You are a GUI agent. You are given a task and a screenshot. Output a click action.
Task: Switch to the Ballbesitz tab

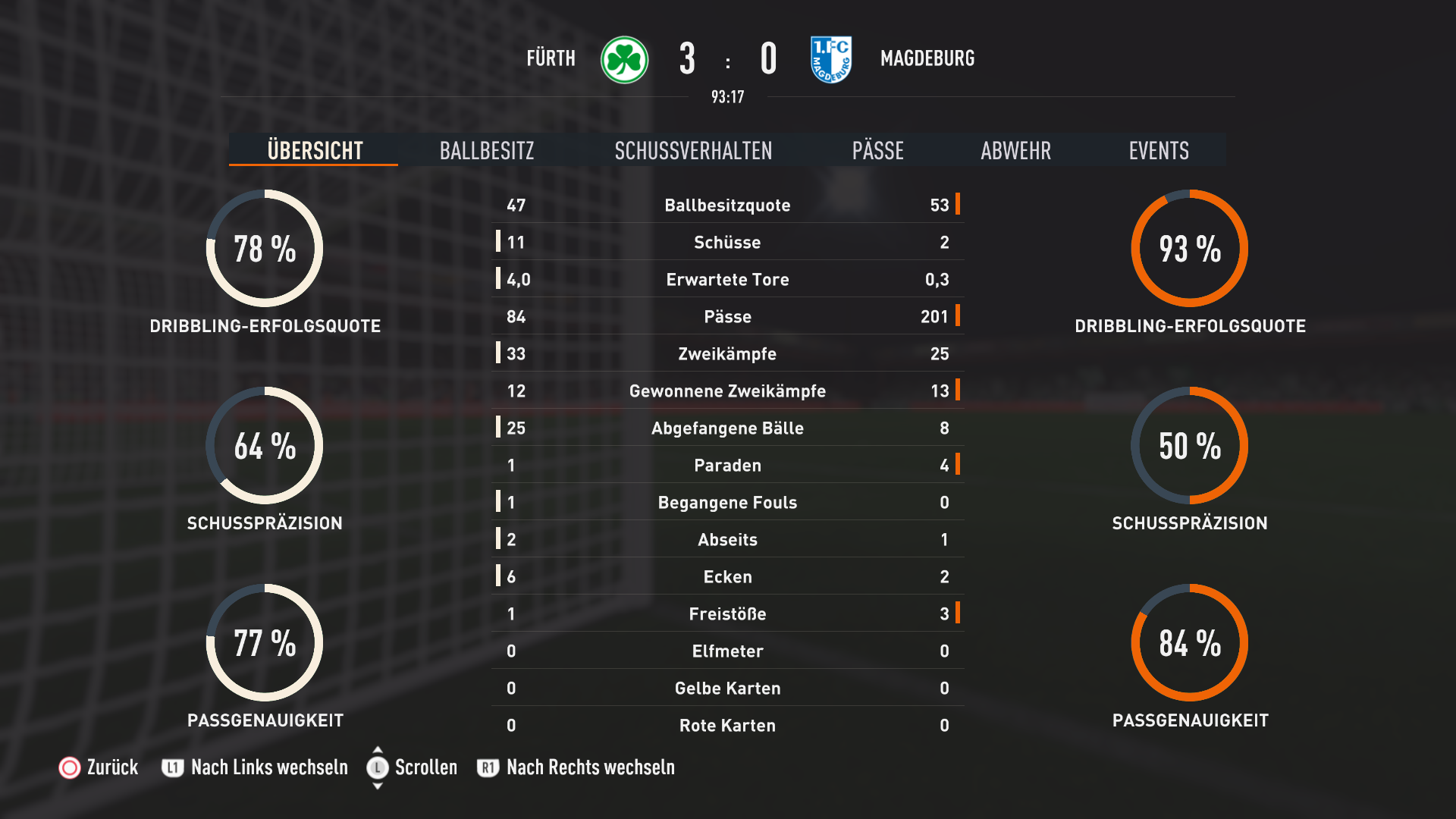(x=487, y=150)
